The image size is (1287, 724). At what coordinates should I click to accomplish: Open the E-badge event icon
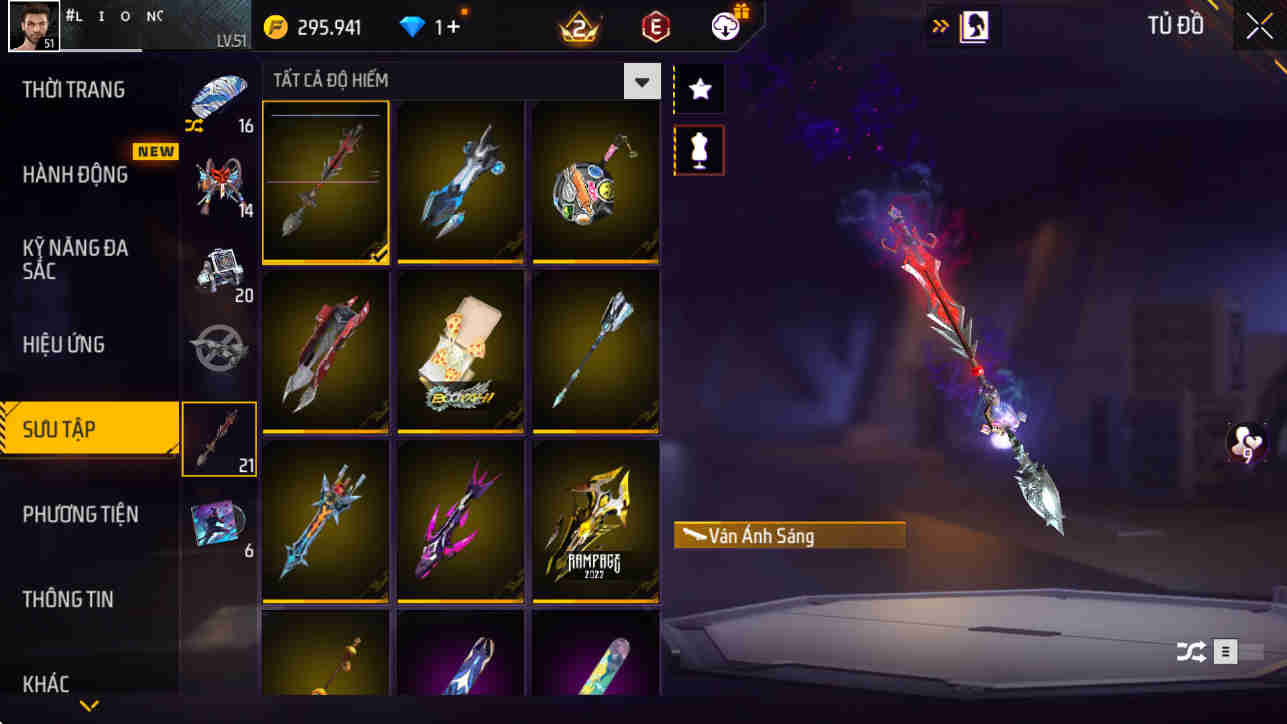click(655, 26)
